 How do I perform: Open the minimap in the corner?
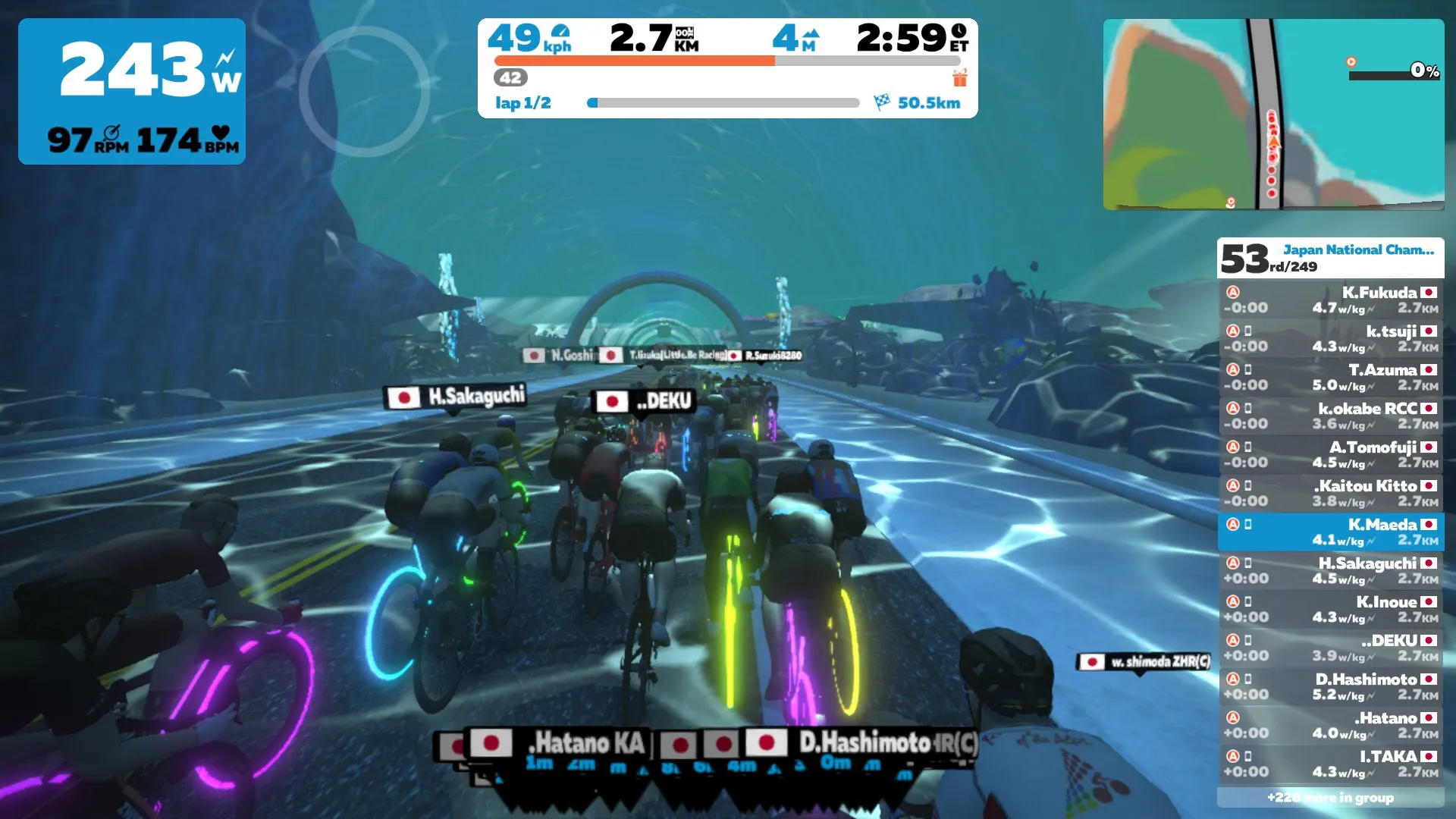1272,114
